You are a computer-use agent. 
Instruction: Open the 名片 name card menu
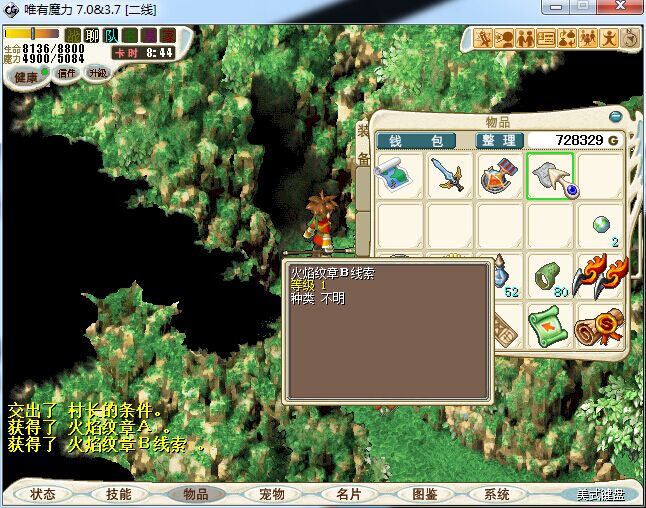pyautogui.click(x=348, y=494)
